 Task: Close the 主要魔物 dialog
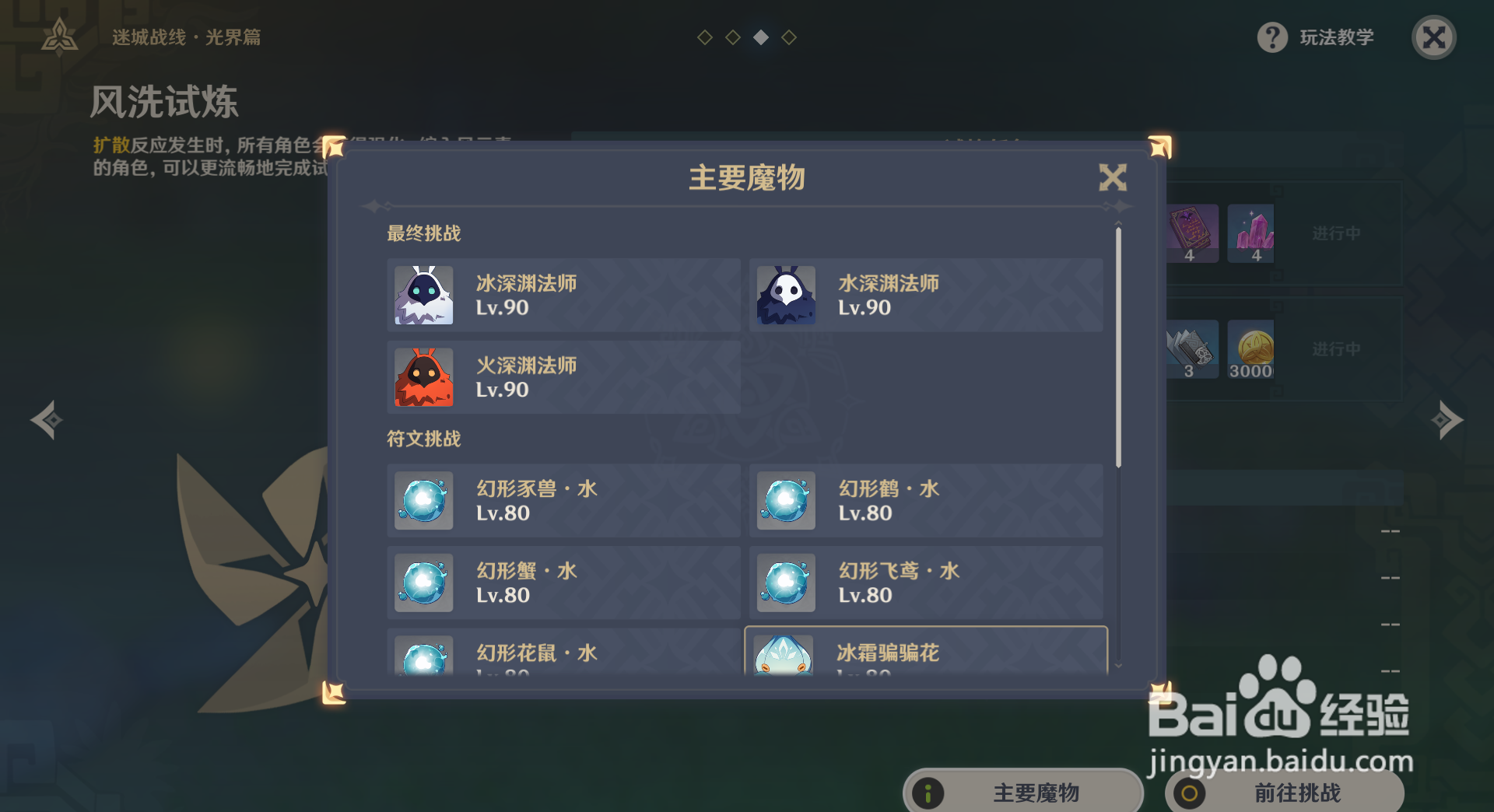[1113, 177]
